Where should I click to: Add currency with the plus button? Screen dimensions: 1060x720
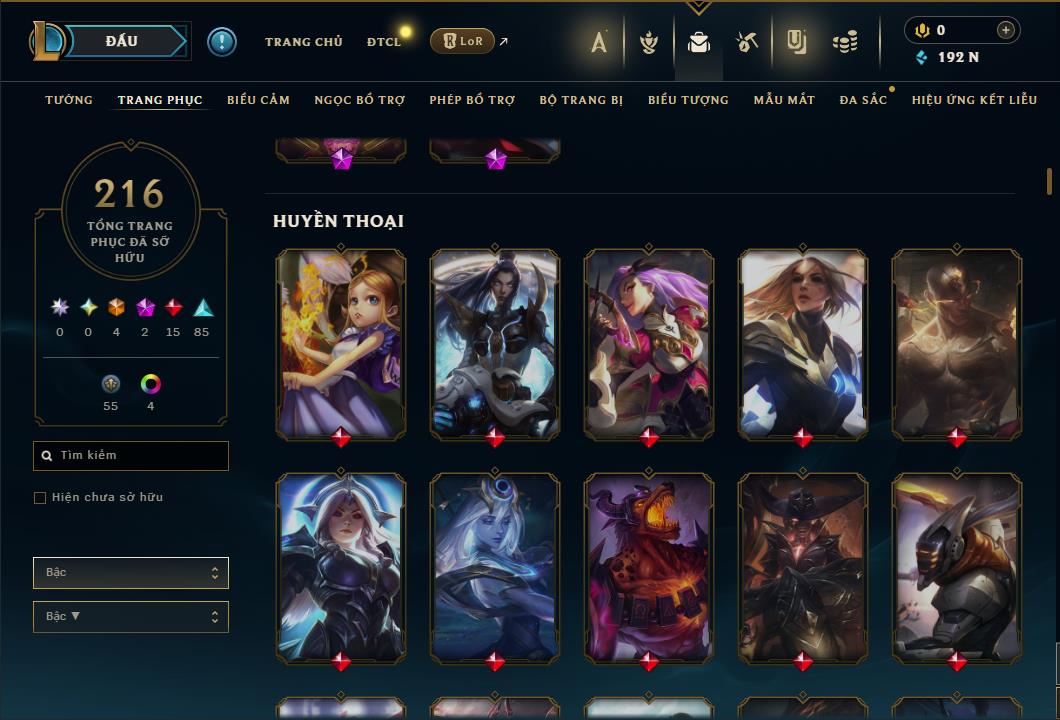pyautogui.click(x=1005, y=30)
